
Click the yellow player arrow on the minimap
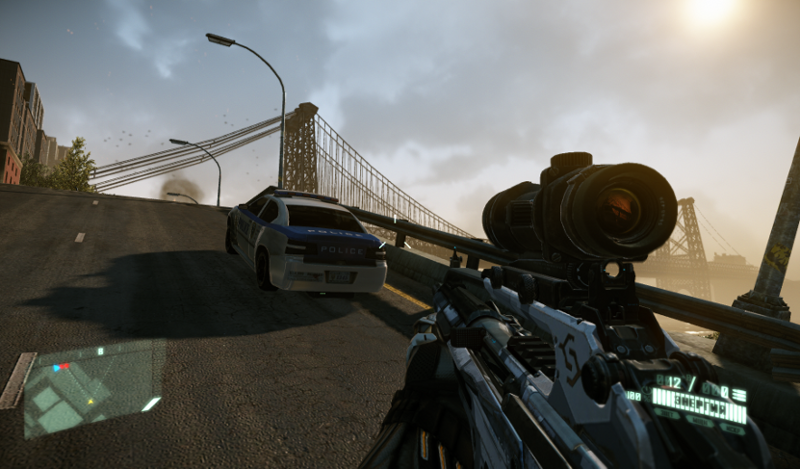coord(90,401)
